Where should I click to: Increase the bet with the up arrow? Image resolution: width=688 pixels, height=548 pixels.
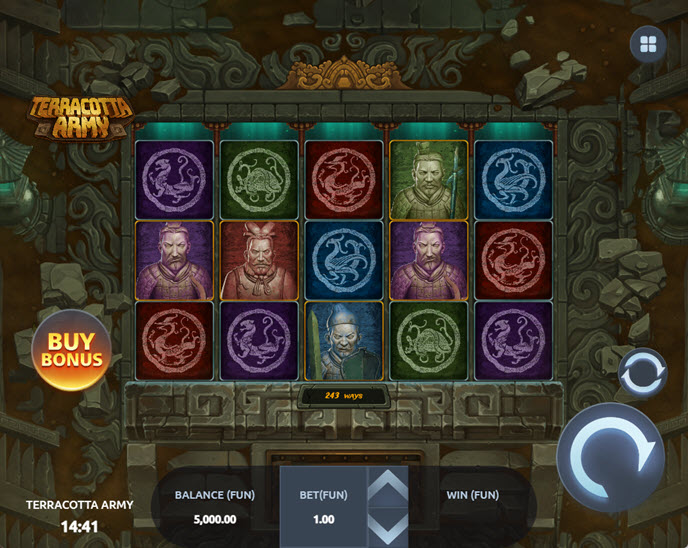[x=388, y=487]
